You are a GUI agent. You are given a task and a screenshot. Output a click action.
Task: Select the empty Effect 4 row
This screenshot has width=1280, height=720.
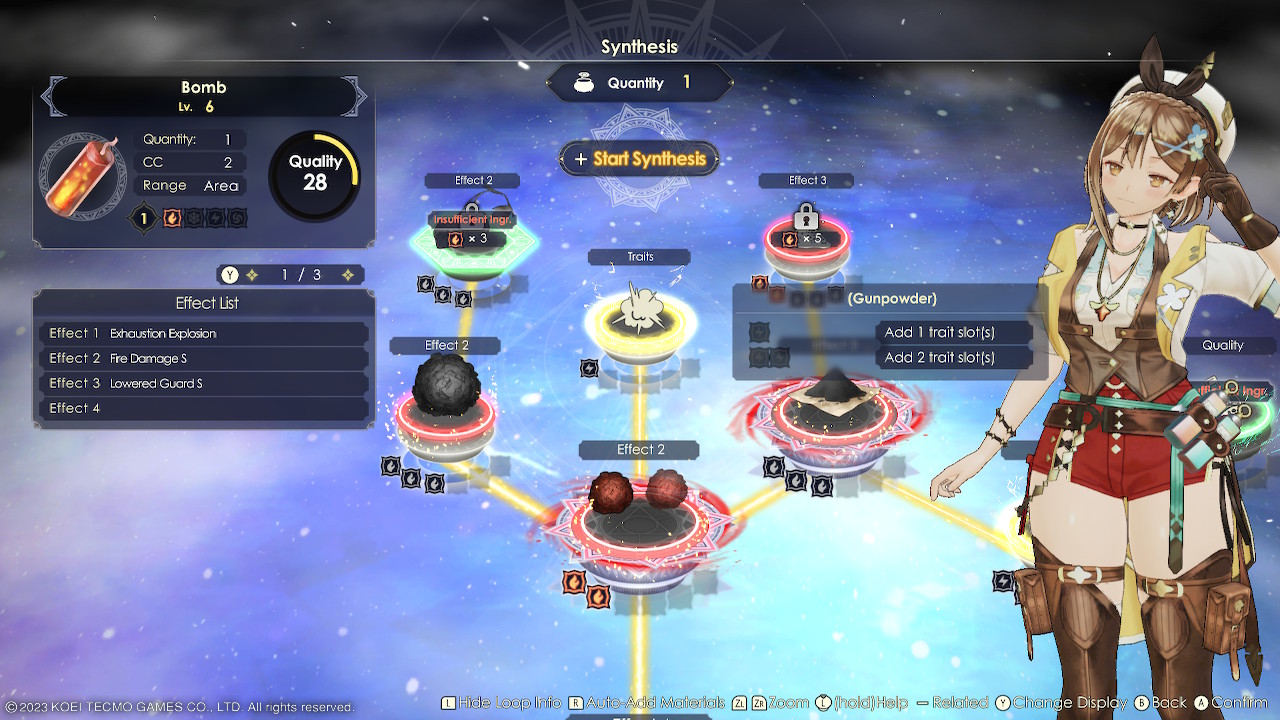coord(204,408)
